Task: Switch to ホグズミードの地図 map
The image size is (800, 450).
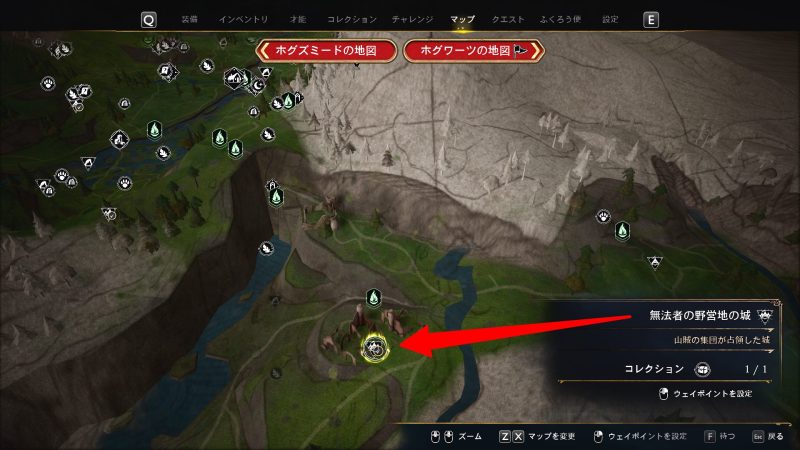Action: 327,50
